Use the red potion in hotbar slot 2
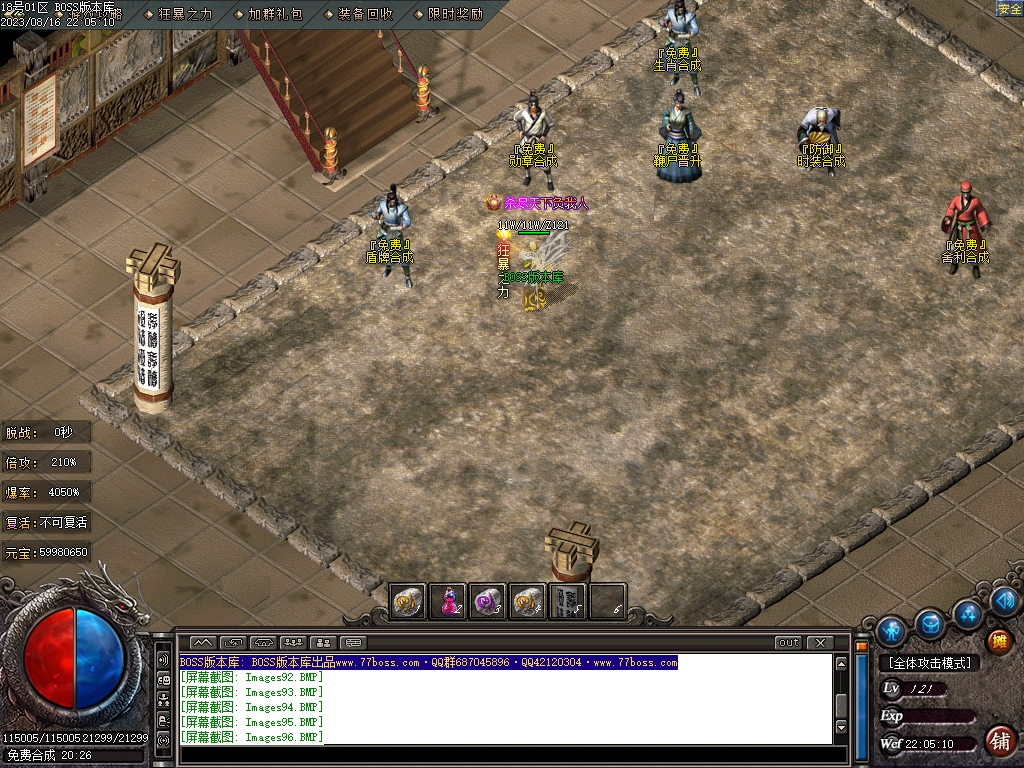The width and height of the screenshot is (1024, 768). pos(449,602)
